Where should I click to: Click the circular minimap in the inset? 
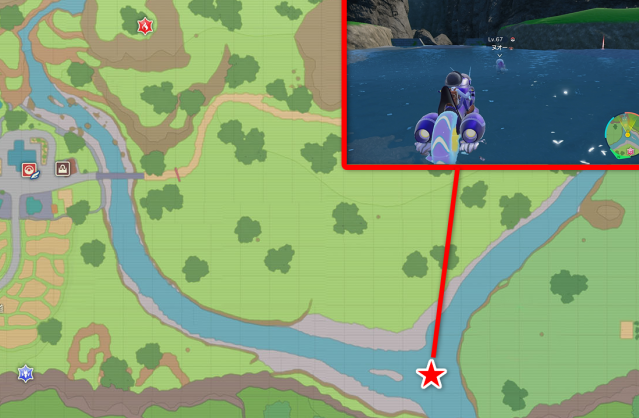pyautogui.click(x=622, y=136)
